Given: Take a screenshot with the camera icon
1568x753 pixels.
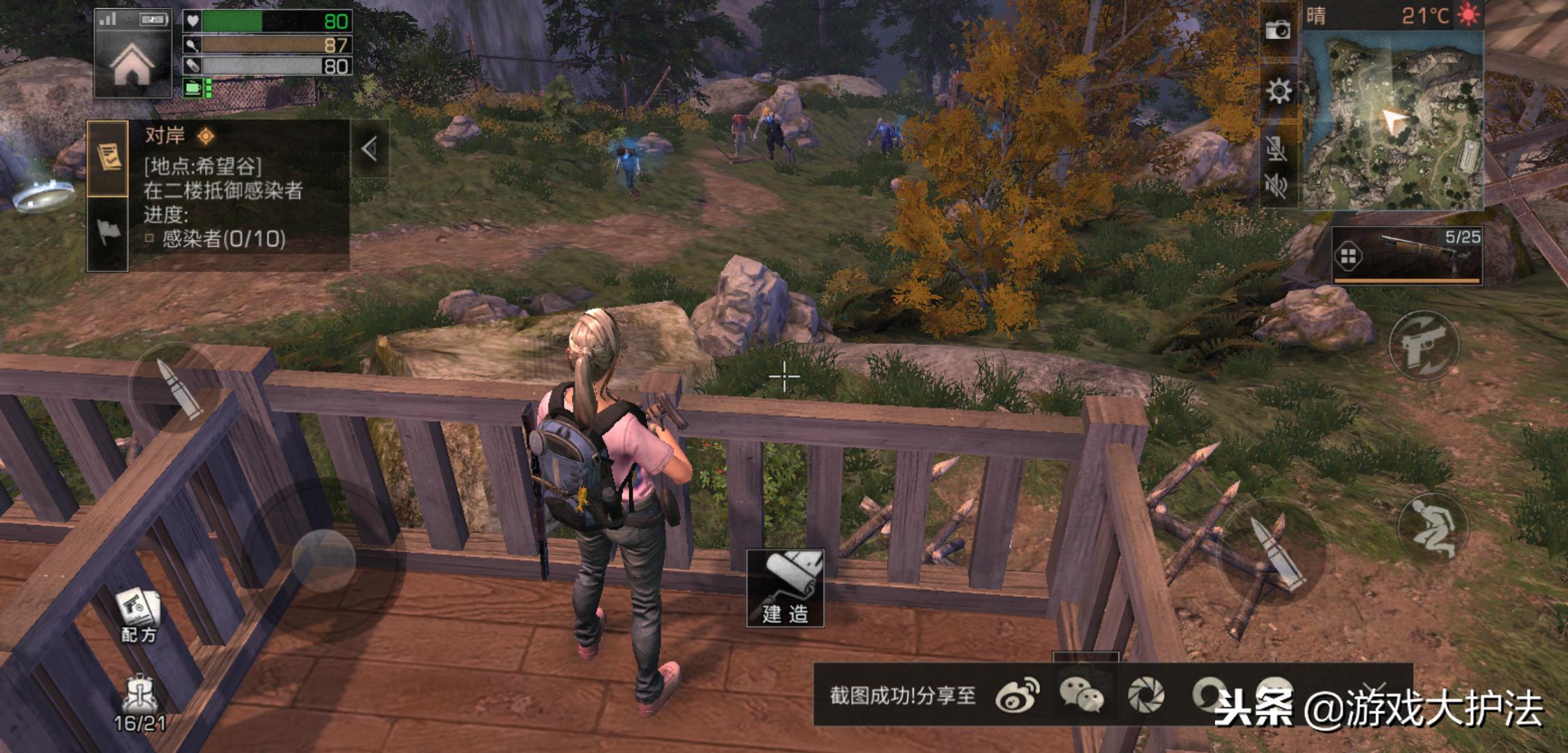Looking at the screenshot, I should tap(1278, 30).
